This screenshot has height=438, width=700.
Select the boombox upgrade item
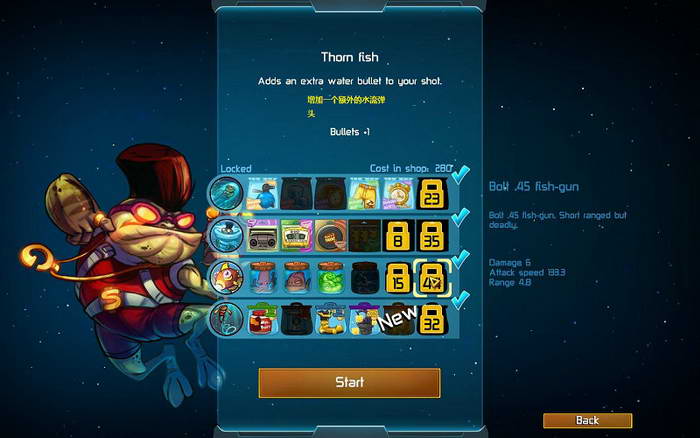[x=262, y=236]
